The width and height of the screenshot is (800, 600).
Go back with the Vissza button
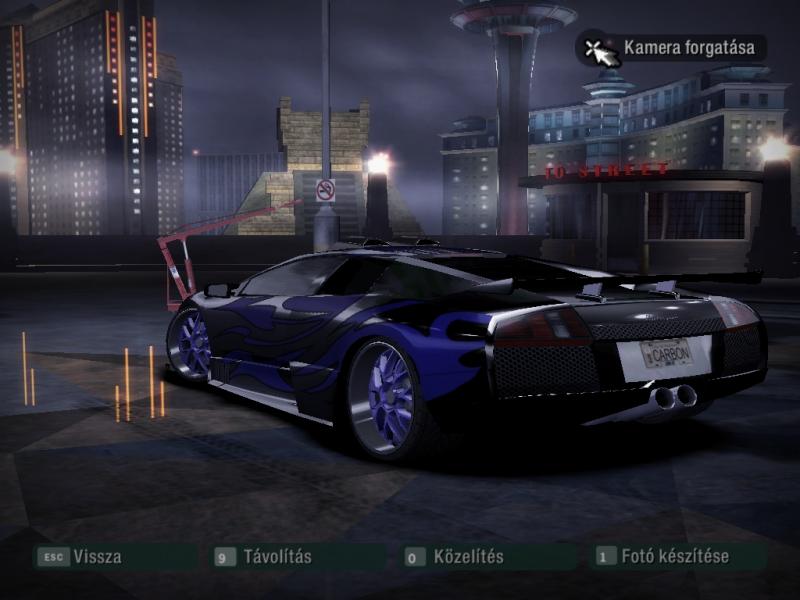tap(96, 557)
